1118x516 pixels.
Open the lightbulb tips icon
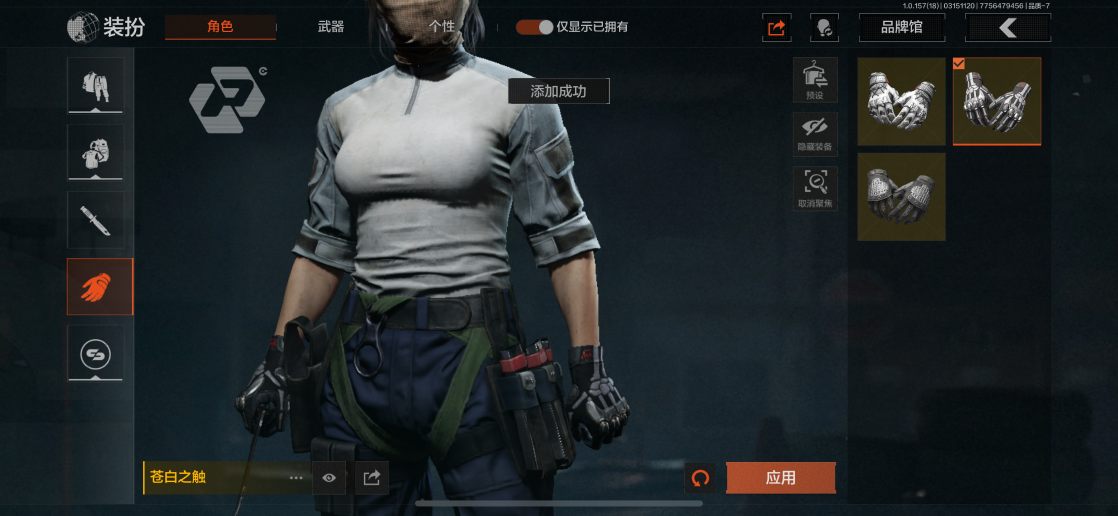point(824,28)
